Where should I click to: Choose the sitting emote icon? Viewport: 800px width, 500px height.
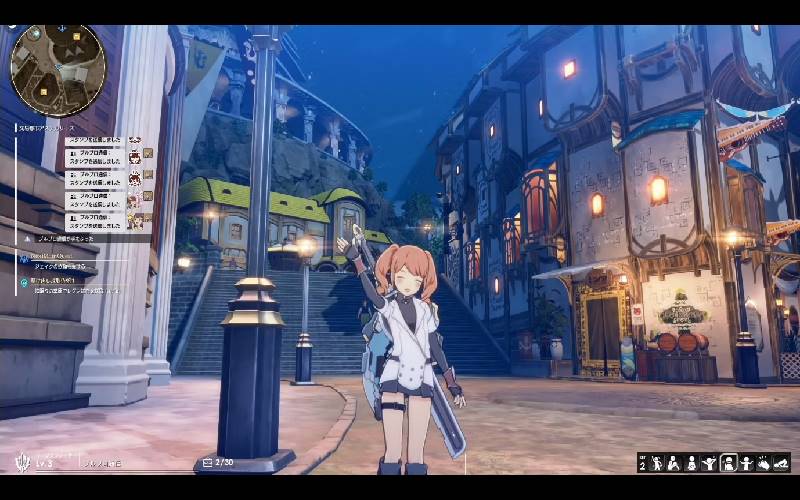[x=692, y=463]
